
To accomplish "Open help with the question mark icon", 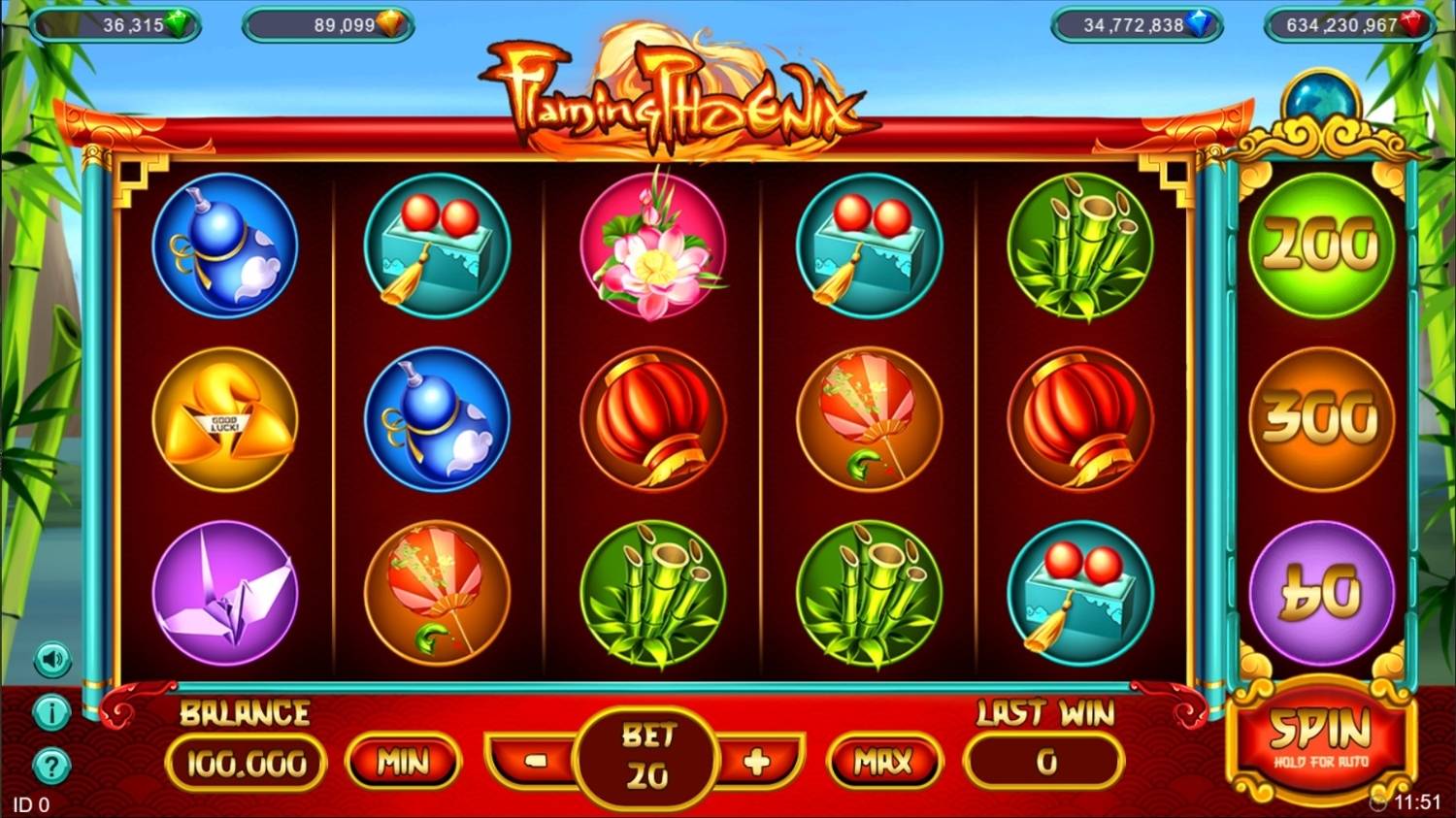I will click(51, 767).
